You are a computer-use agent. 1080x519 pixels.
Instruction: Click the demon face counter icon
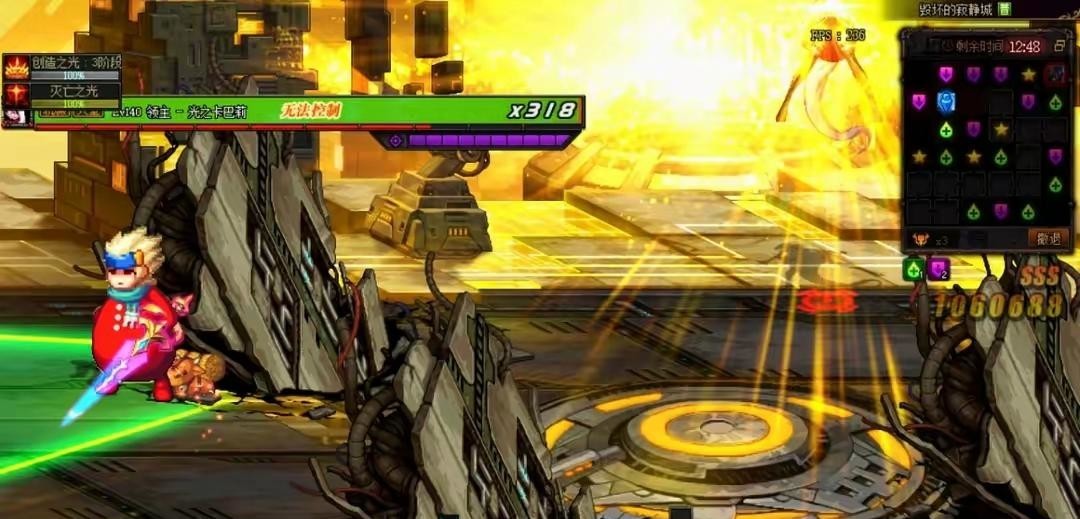click(919, 239)
